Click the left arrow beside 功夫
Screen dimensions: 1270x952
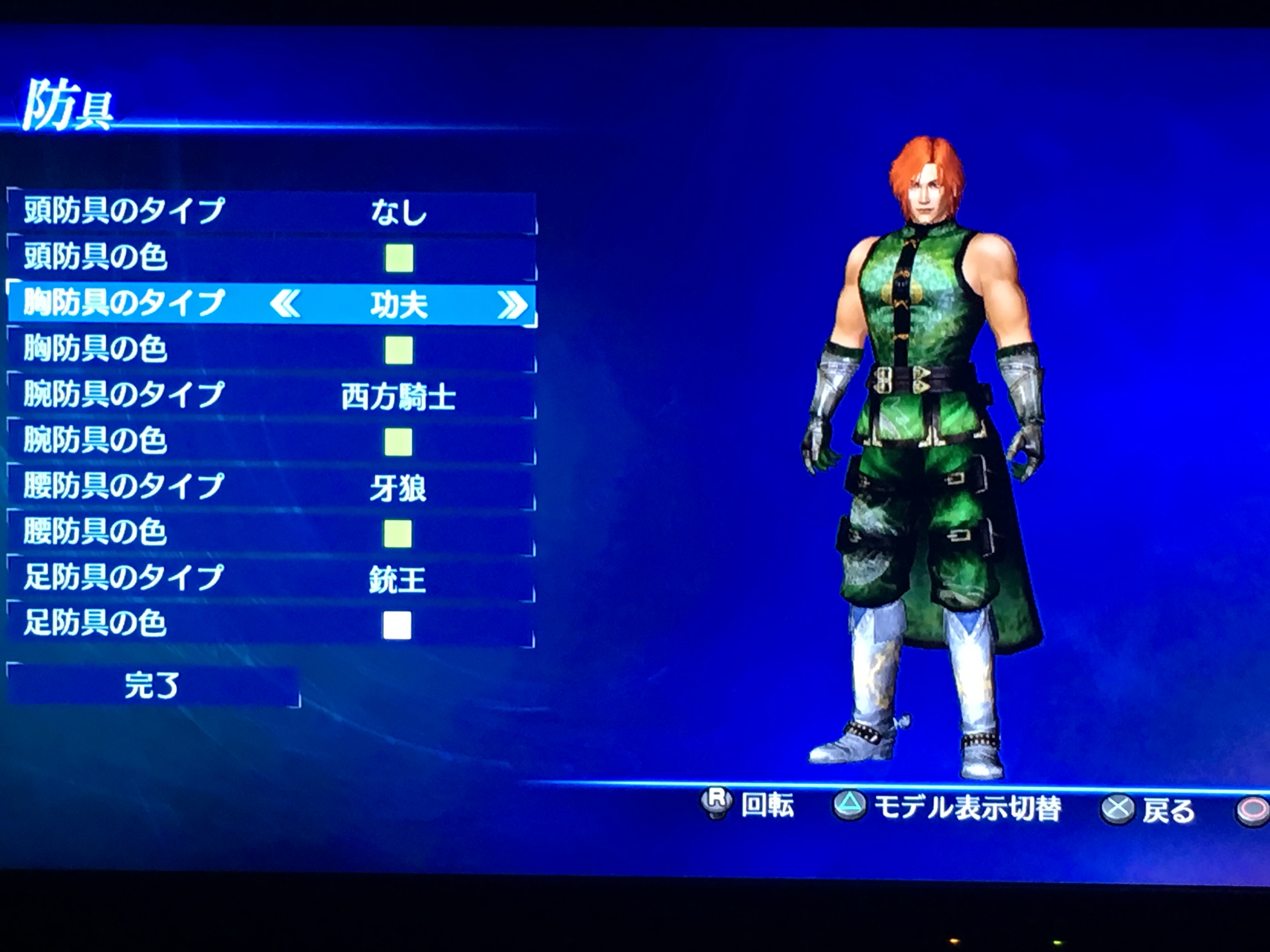[x=285, y=304]
